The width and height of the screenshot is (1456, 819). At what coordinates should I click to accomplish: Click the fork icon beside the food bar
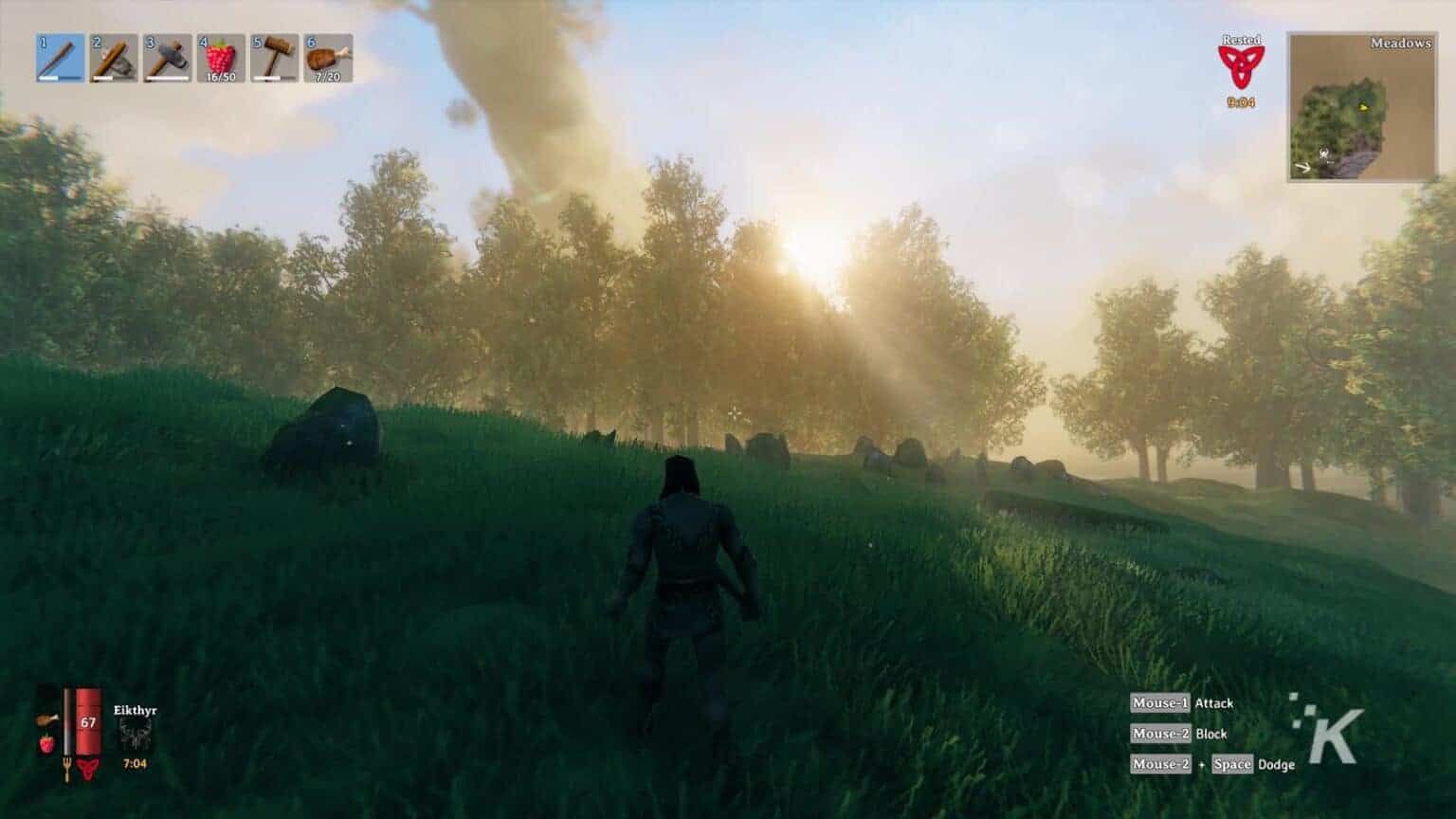click(x=66, y=764)
